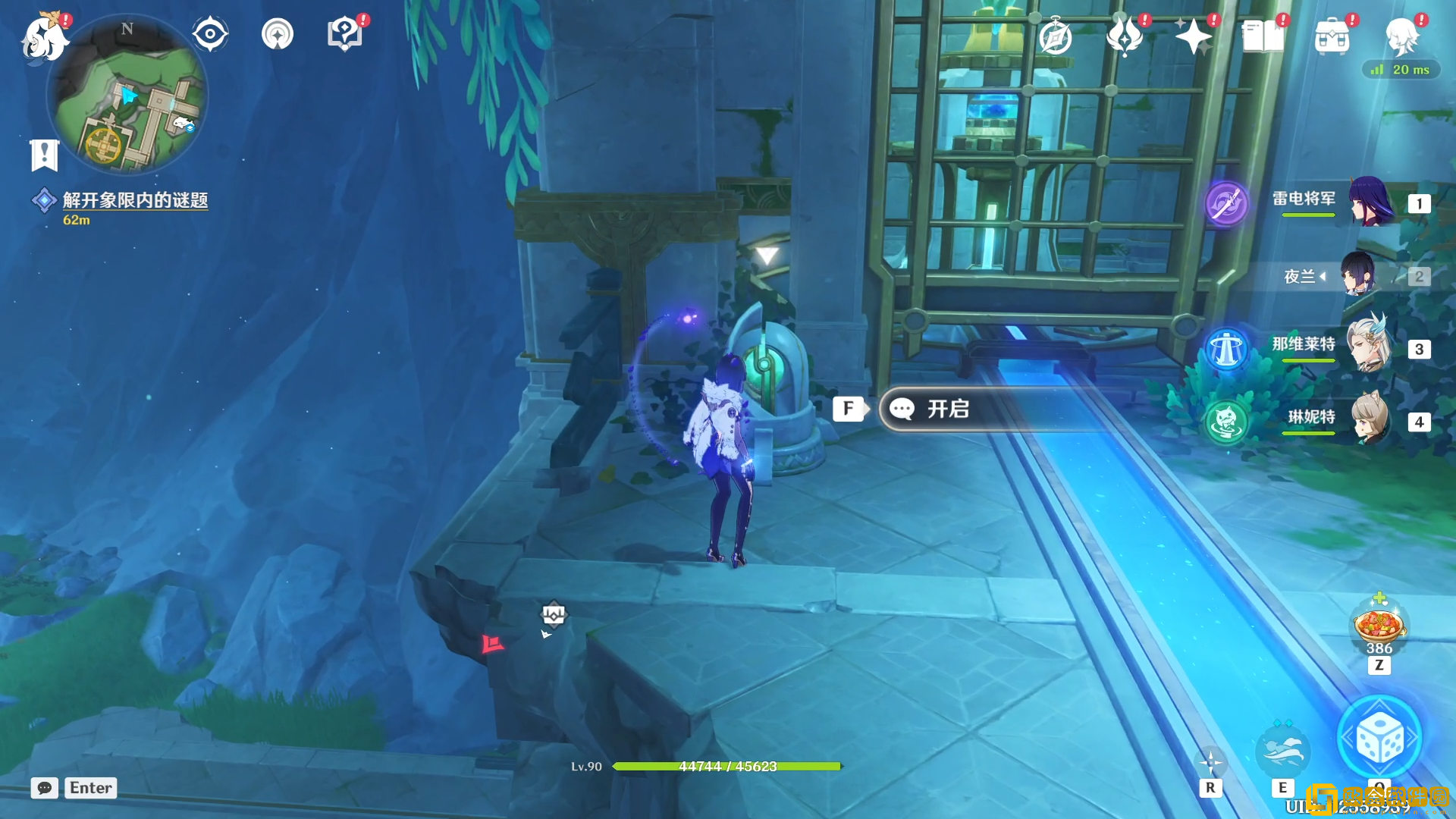Open the character screen icon

coord(1402,36)
